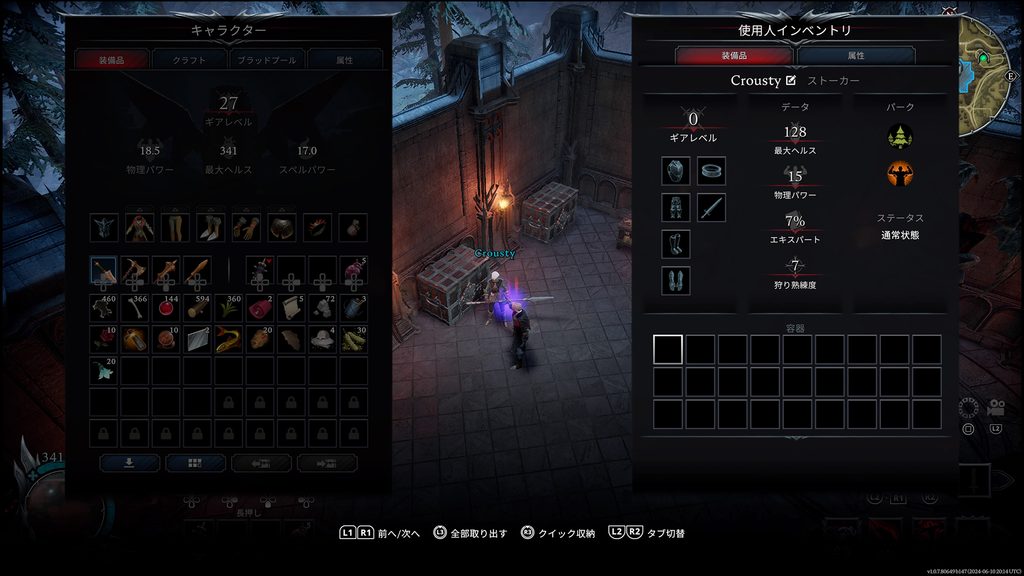The height and width of the screenshot is (576, 1024).
Task: Select the bone stack of 366
Action: tap(135, 307)
